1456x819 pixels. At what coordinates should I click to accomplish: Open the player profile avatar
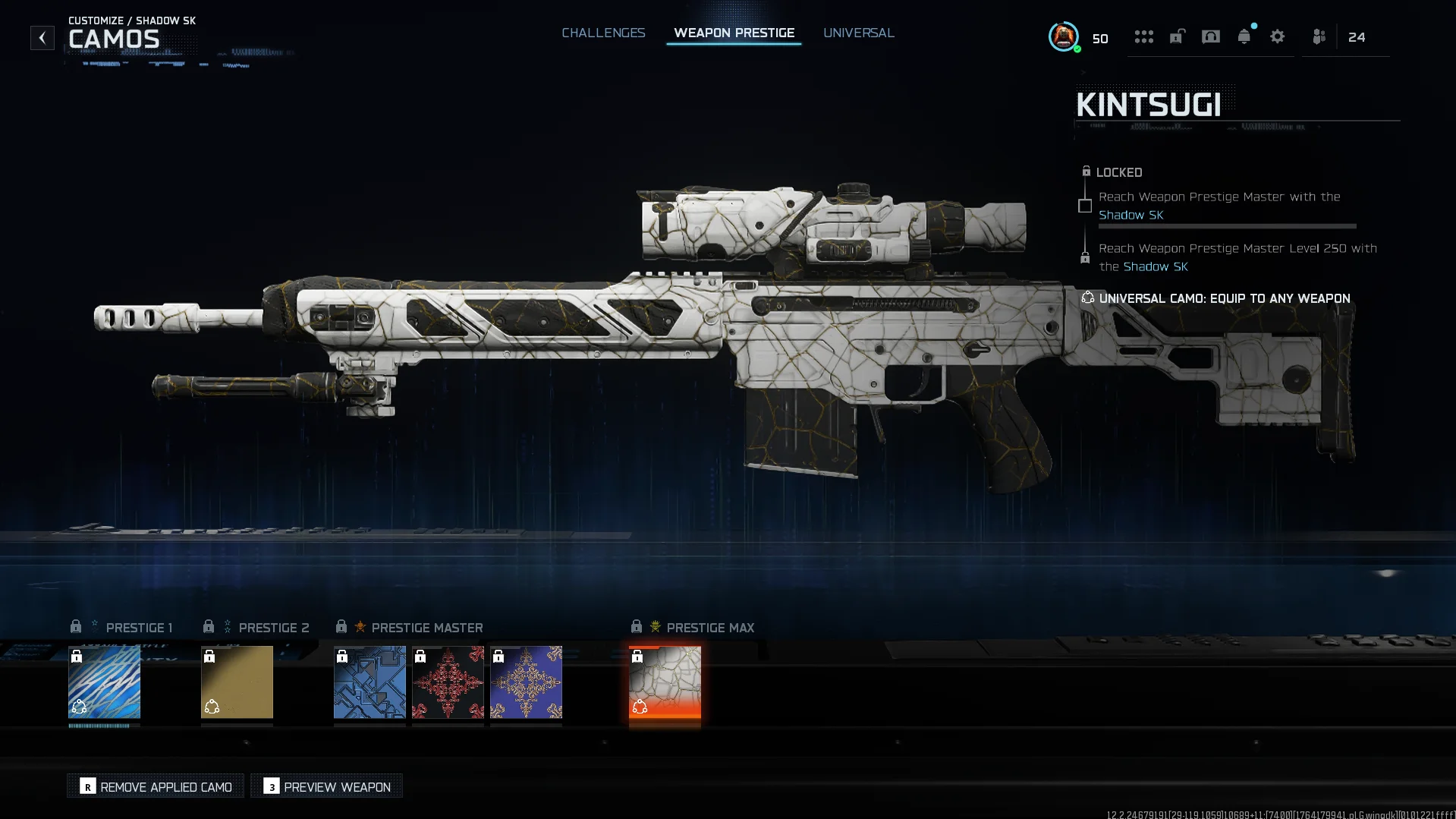coord(1063,36)
